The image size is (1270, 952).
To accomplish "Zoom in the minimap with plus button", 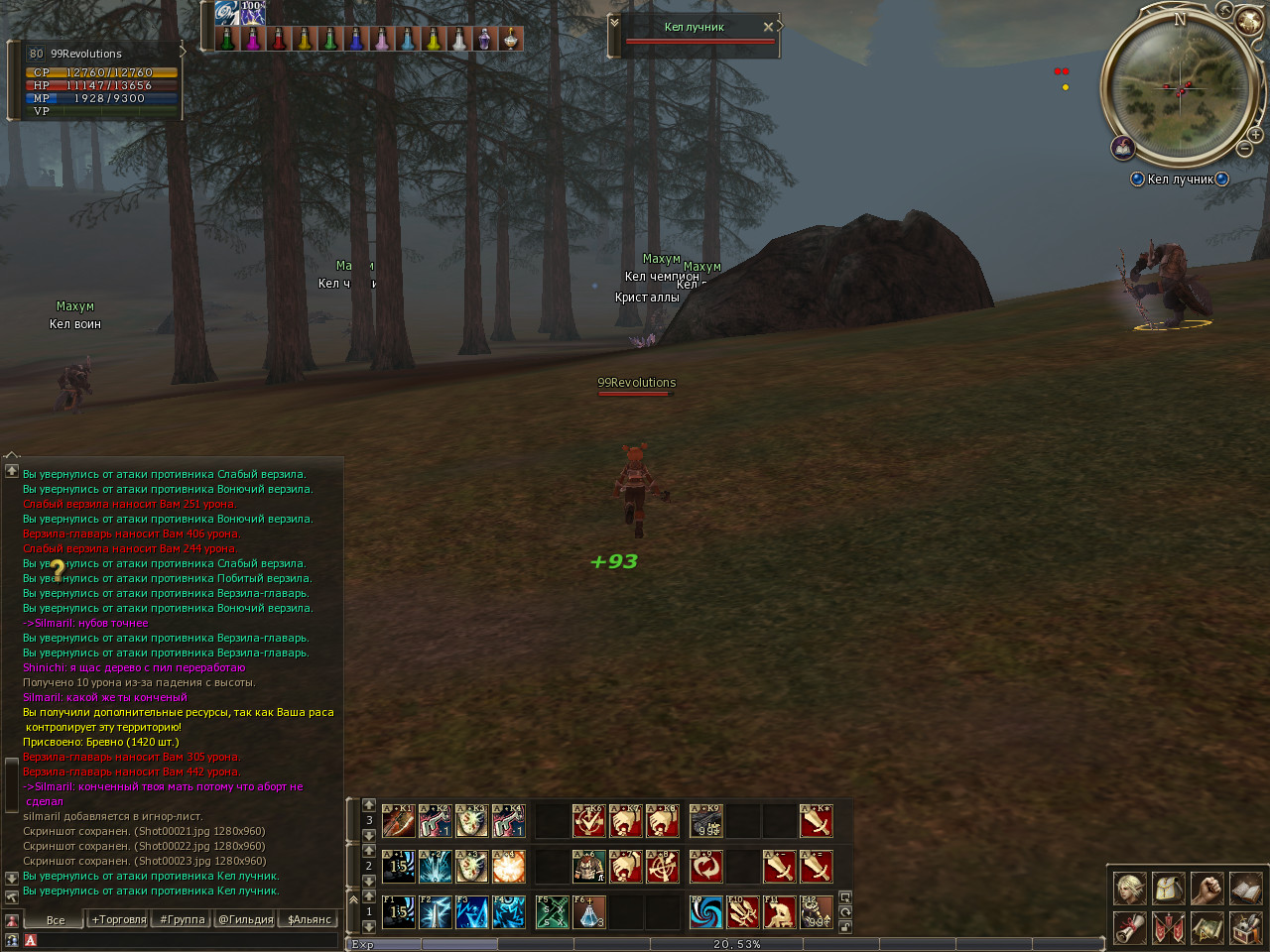I will (1255, 134).
